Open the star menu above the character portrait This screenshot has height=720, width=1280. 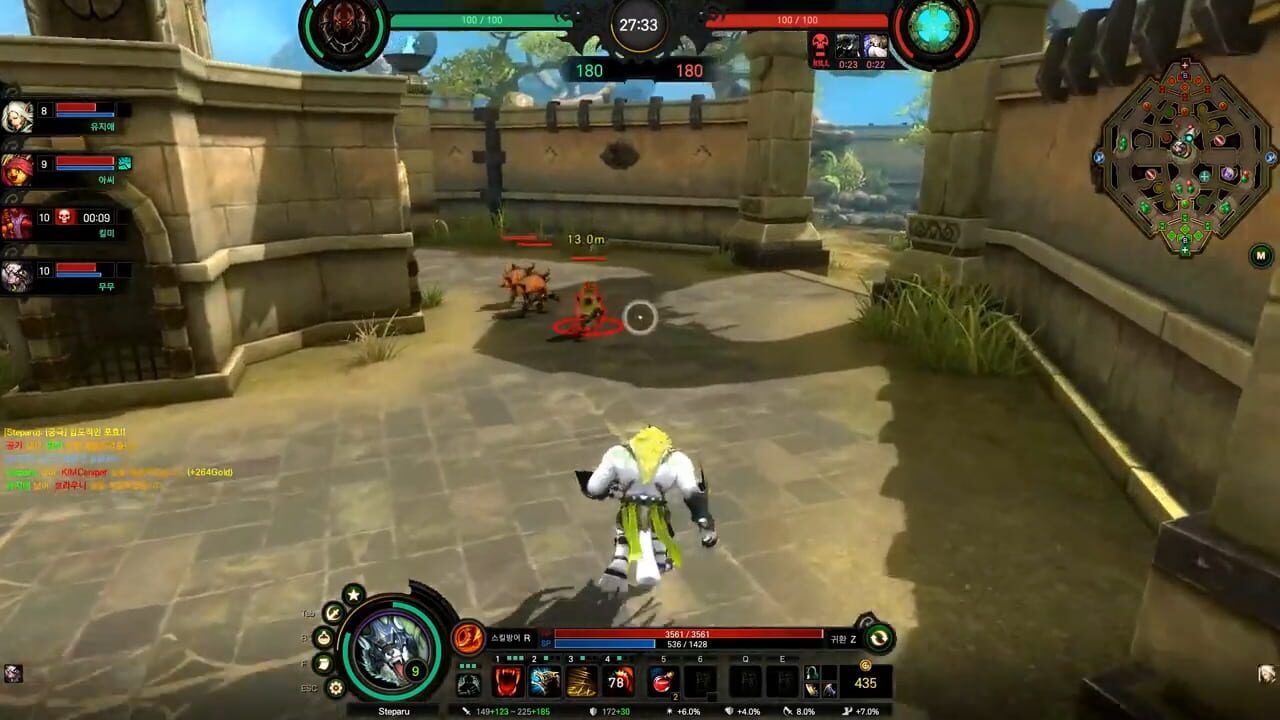click(353, 596)
